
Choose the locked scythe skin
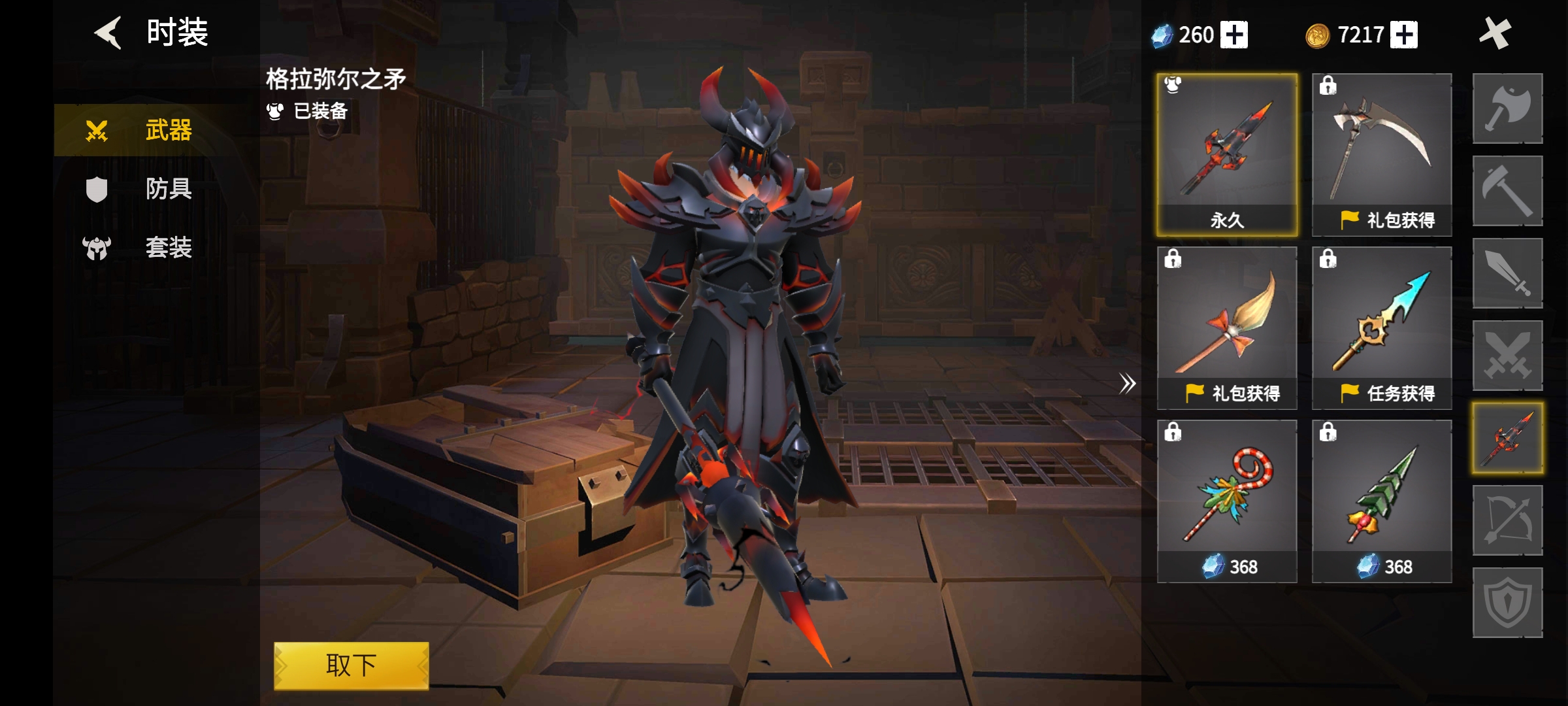[x=1382, y=154]
